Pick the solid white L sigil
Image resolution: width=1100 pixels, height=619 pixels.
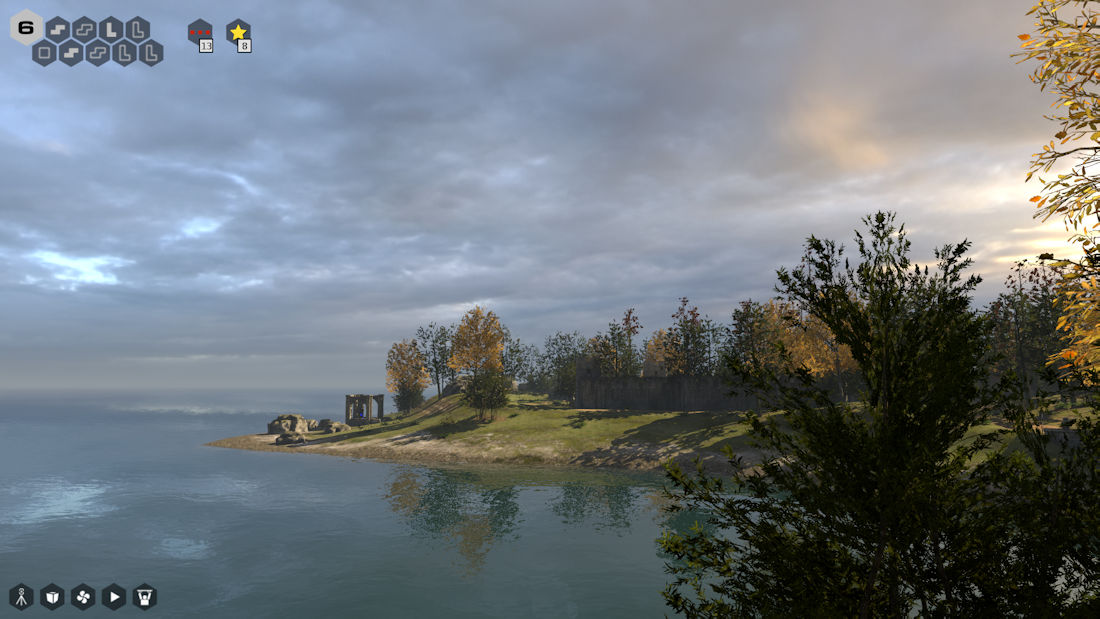coord(111,29)
